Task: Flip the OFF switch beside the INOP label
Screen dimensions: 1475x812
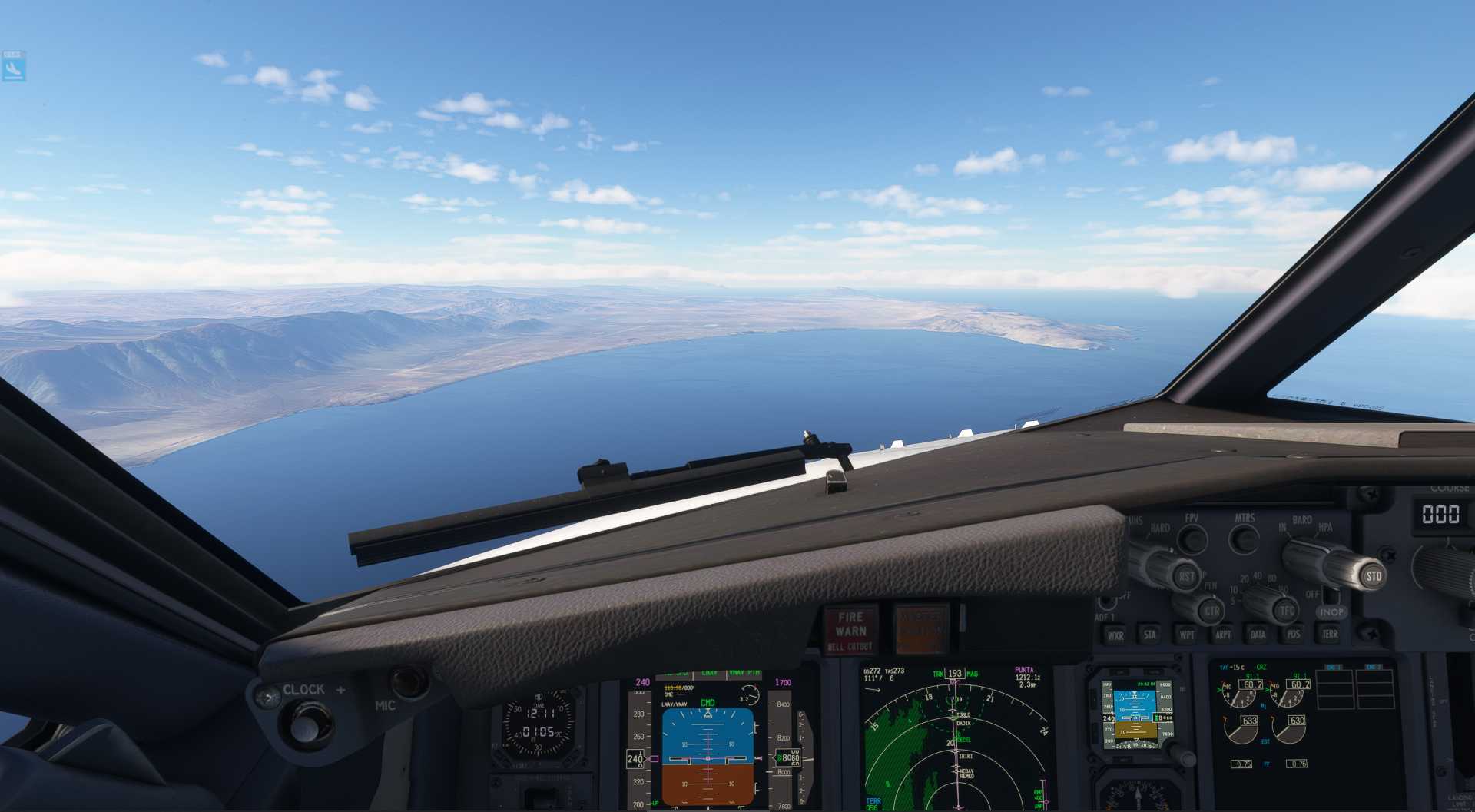Action: (1332, 598)
